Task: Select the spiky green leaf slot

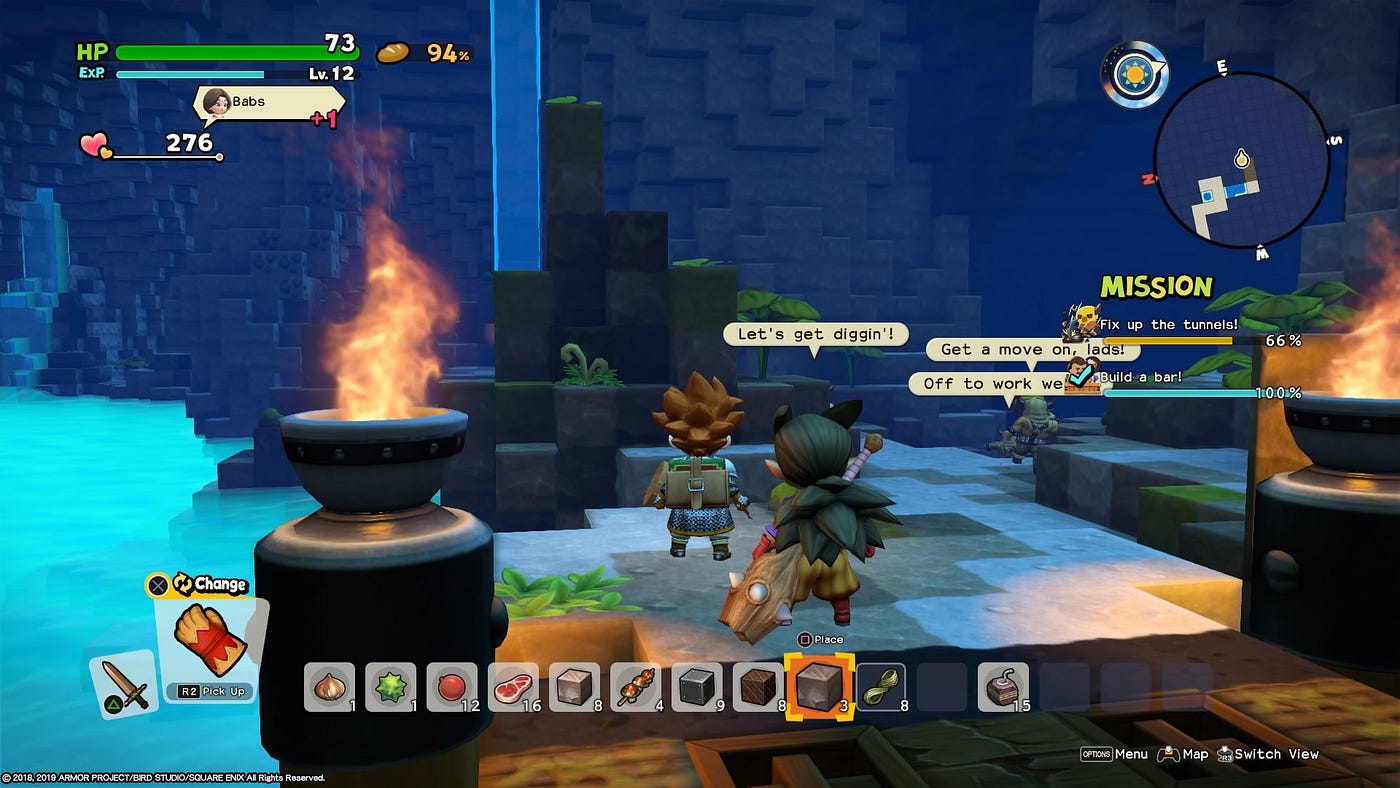Action: point(390,687)
